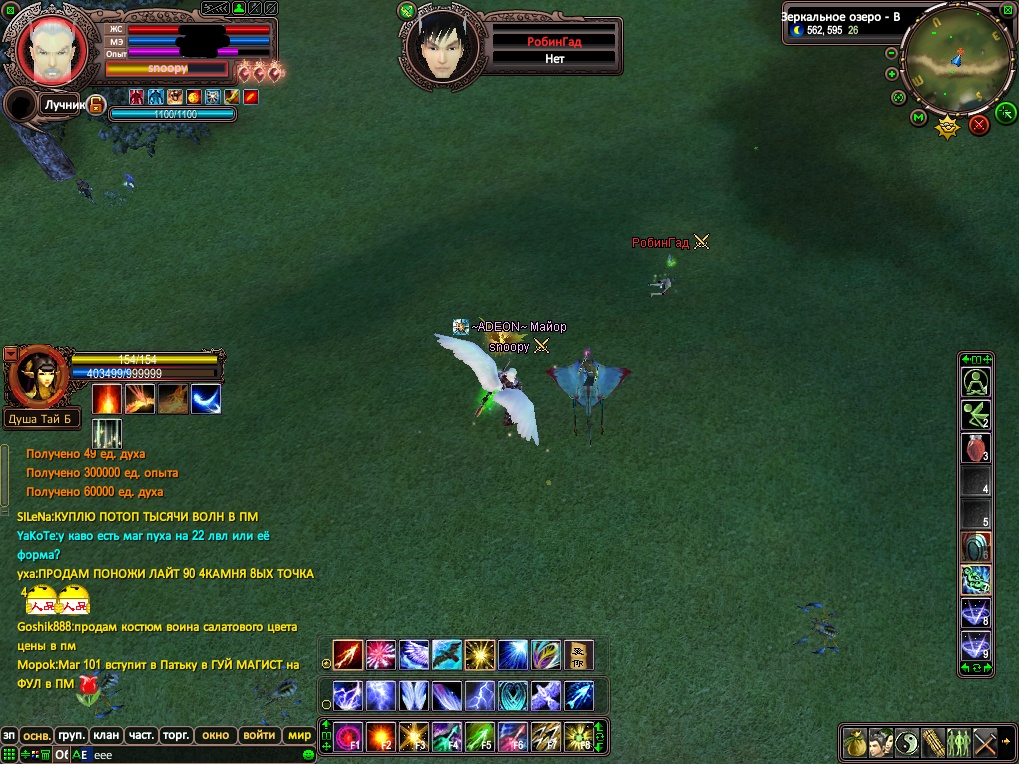Open the inventory bag icon

tap(855, 742)
